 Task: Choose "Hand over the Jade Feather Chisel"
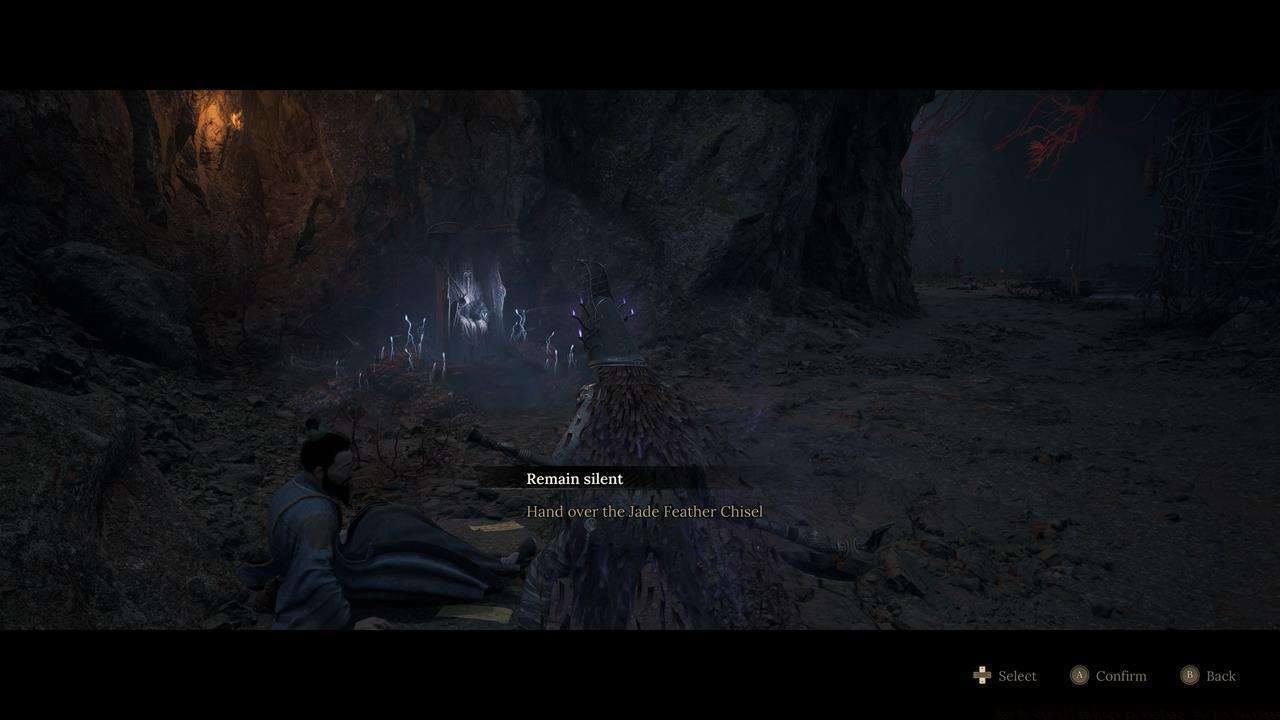pos(645,511)
